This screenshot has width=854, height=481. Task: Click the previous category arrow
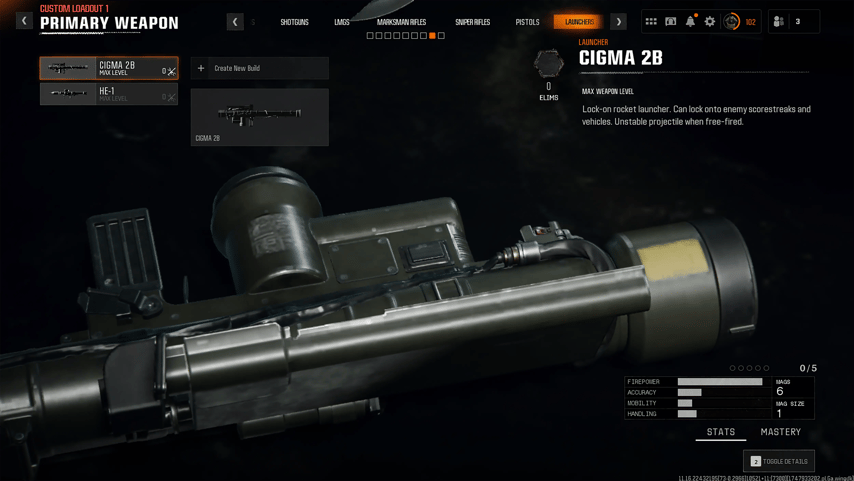click(x=235, y=22)
